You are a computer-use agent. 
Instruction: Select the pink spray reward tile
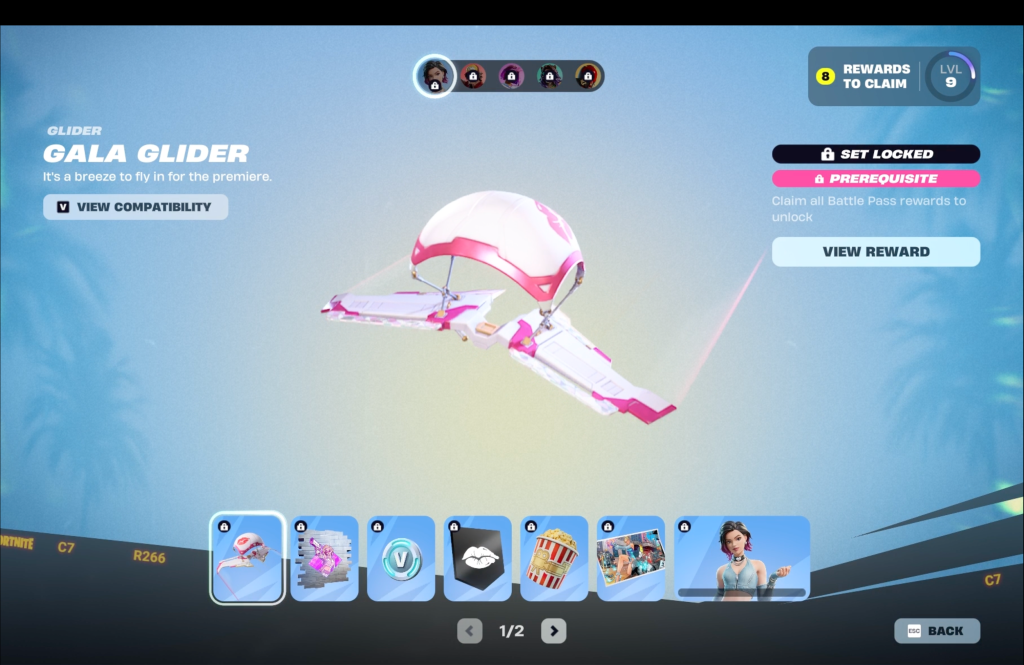324,558
